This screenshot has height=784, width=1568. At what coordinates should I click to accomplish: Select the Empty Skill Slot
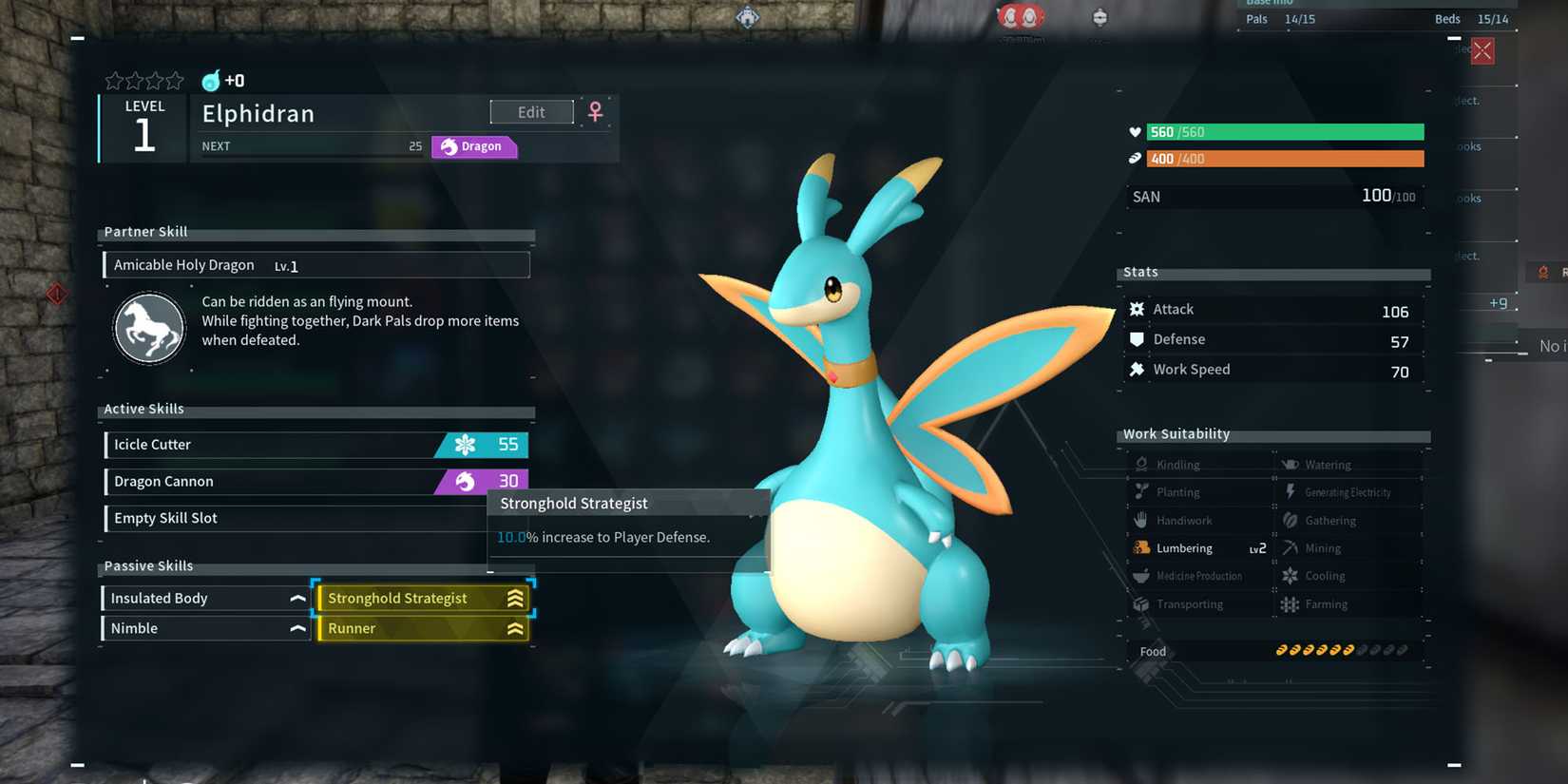[x=285, y=517]
